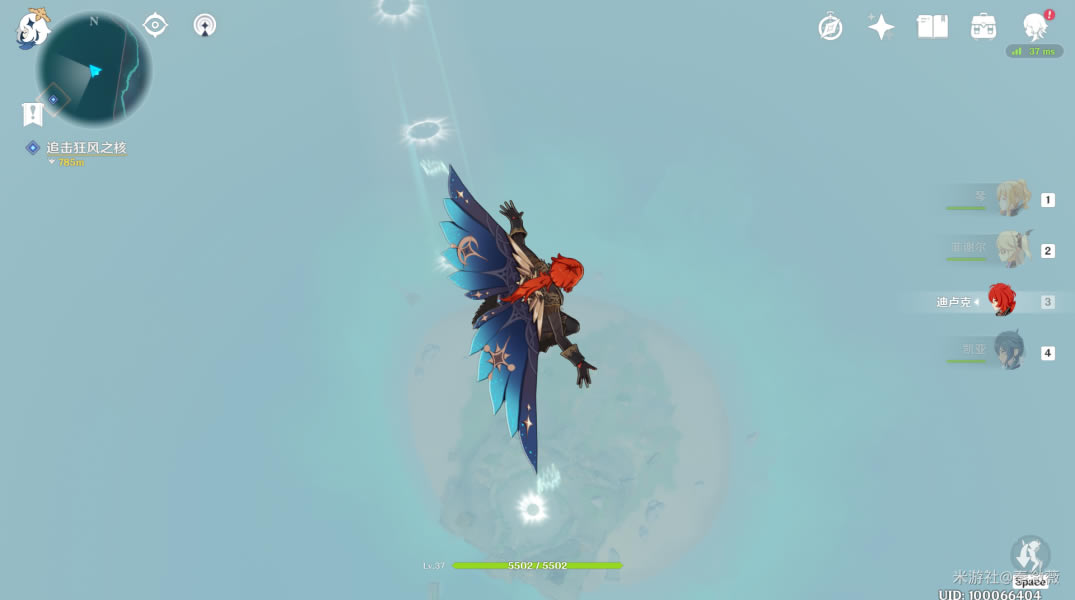Screen dimensions: 1075x600
Task: Click the signal beacon icon beside the minimap
Action: tap(205, 25)
